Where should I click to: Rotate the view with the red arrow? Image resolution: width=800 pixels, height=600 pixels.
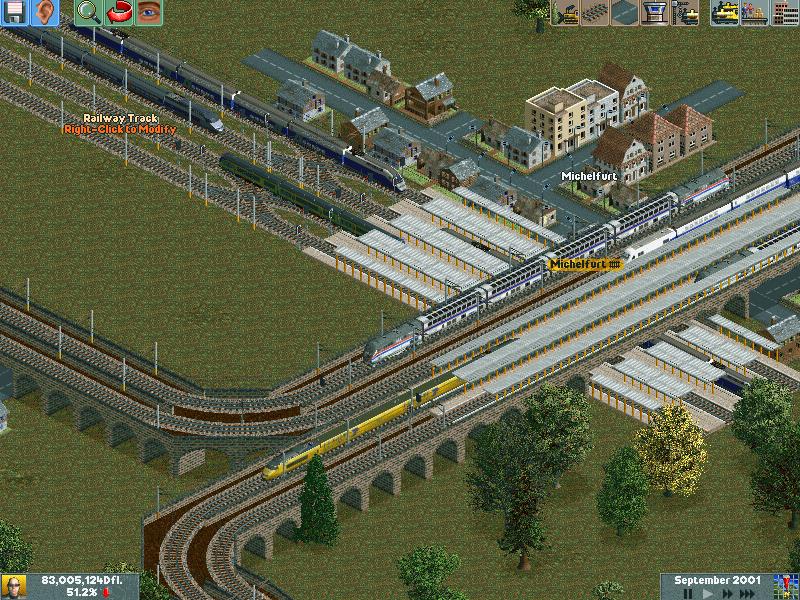[119, 13]
